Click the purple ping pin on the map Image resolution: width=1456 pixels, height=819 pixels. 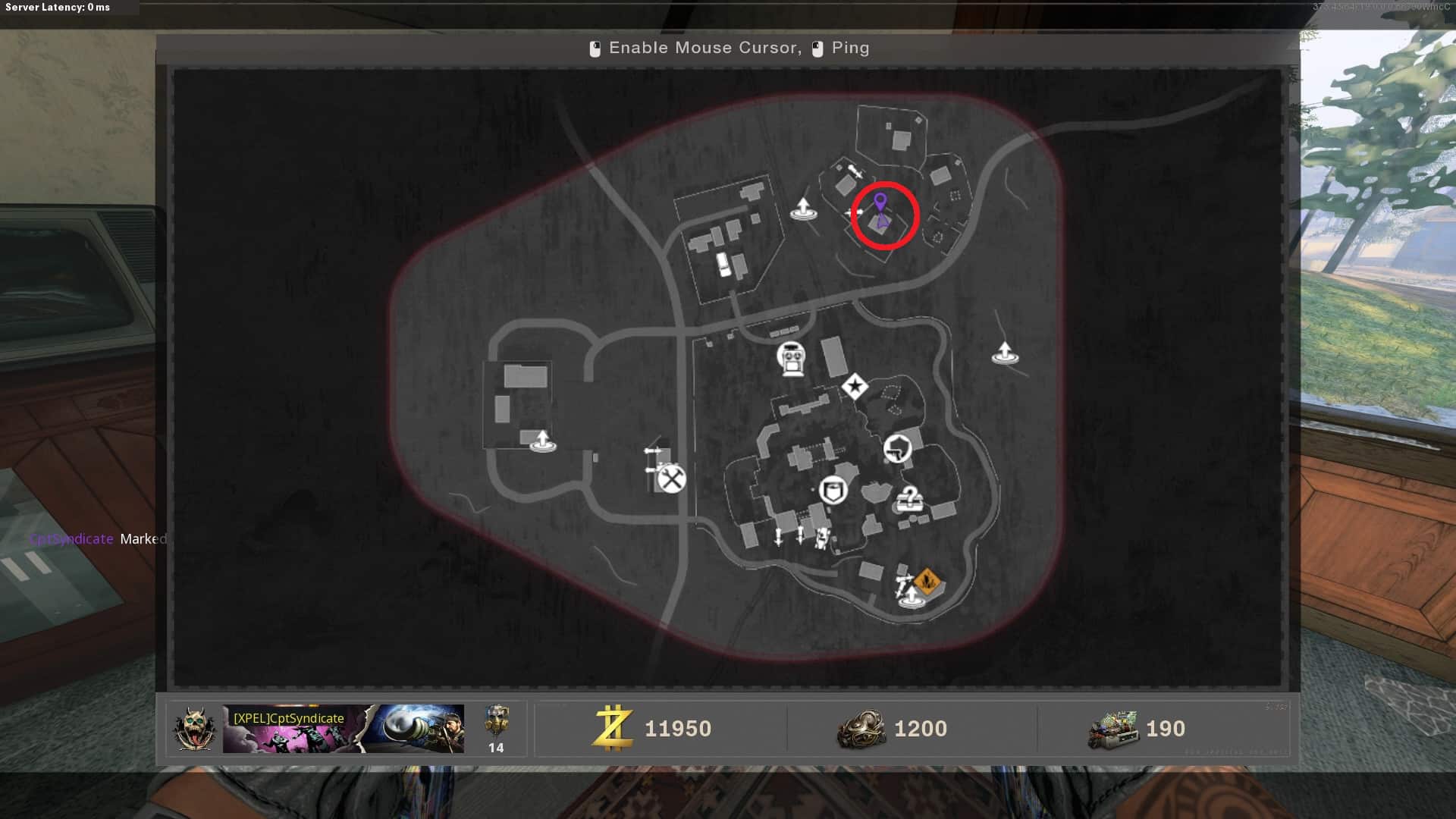point(880,202)
